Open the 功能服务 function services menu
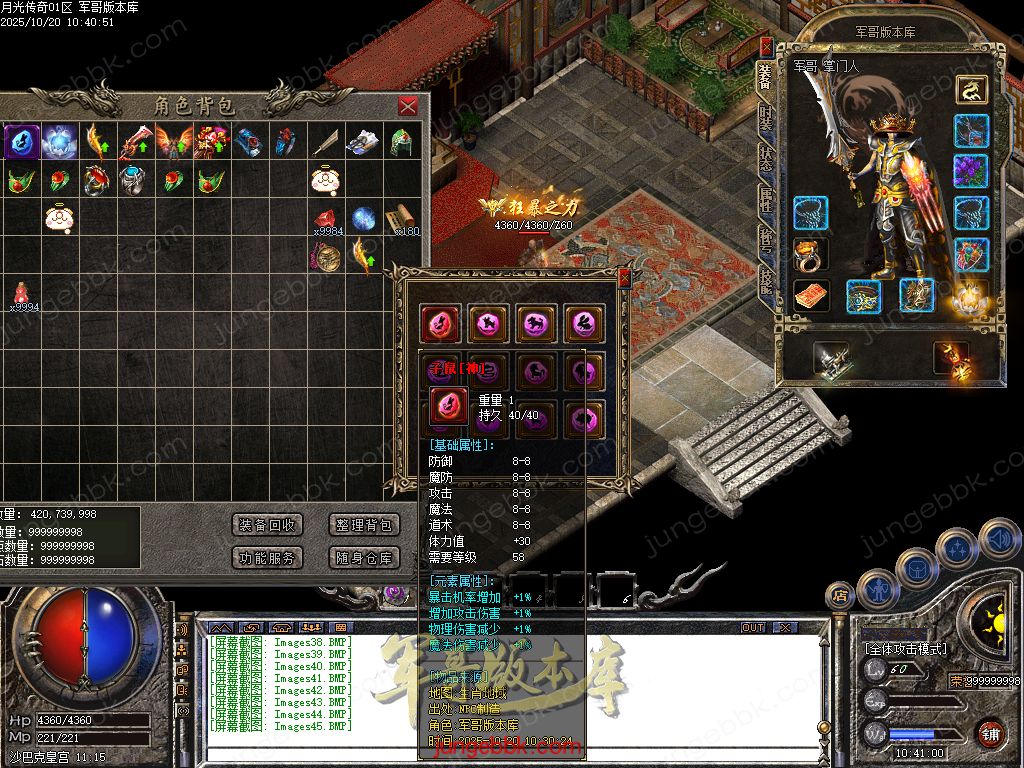 click(x=267, y=558)
